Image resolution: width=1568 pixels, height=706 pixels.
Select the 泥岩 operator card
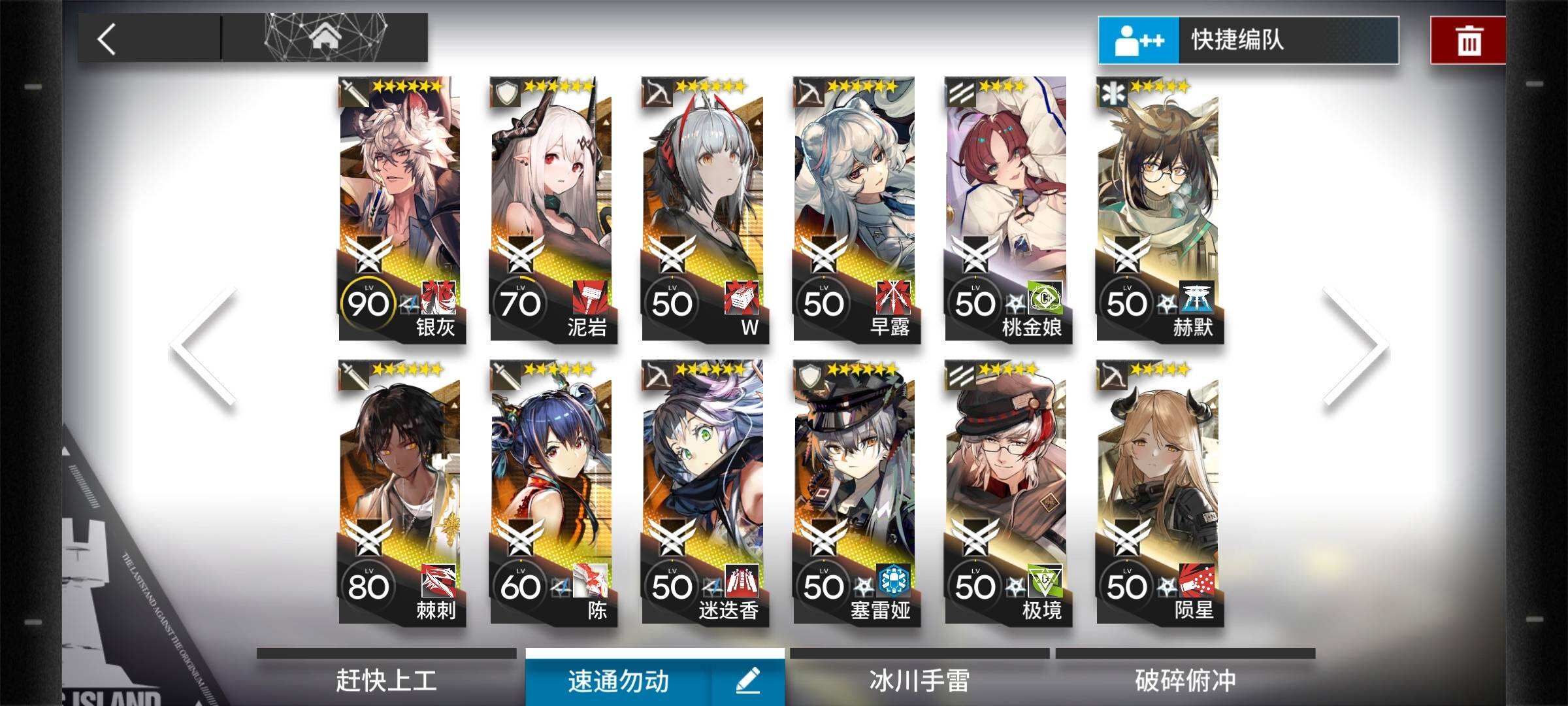[552, 209]
